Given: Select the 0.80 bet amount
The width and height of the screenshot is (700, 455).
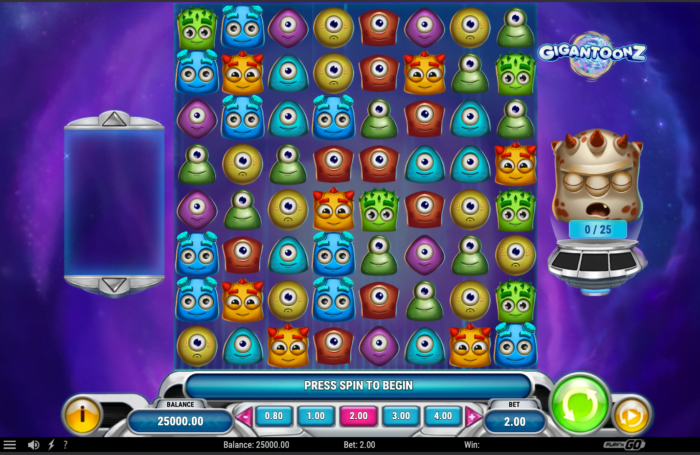Looking at the screenshot, I should click(x=272, y=415).
